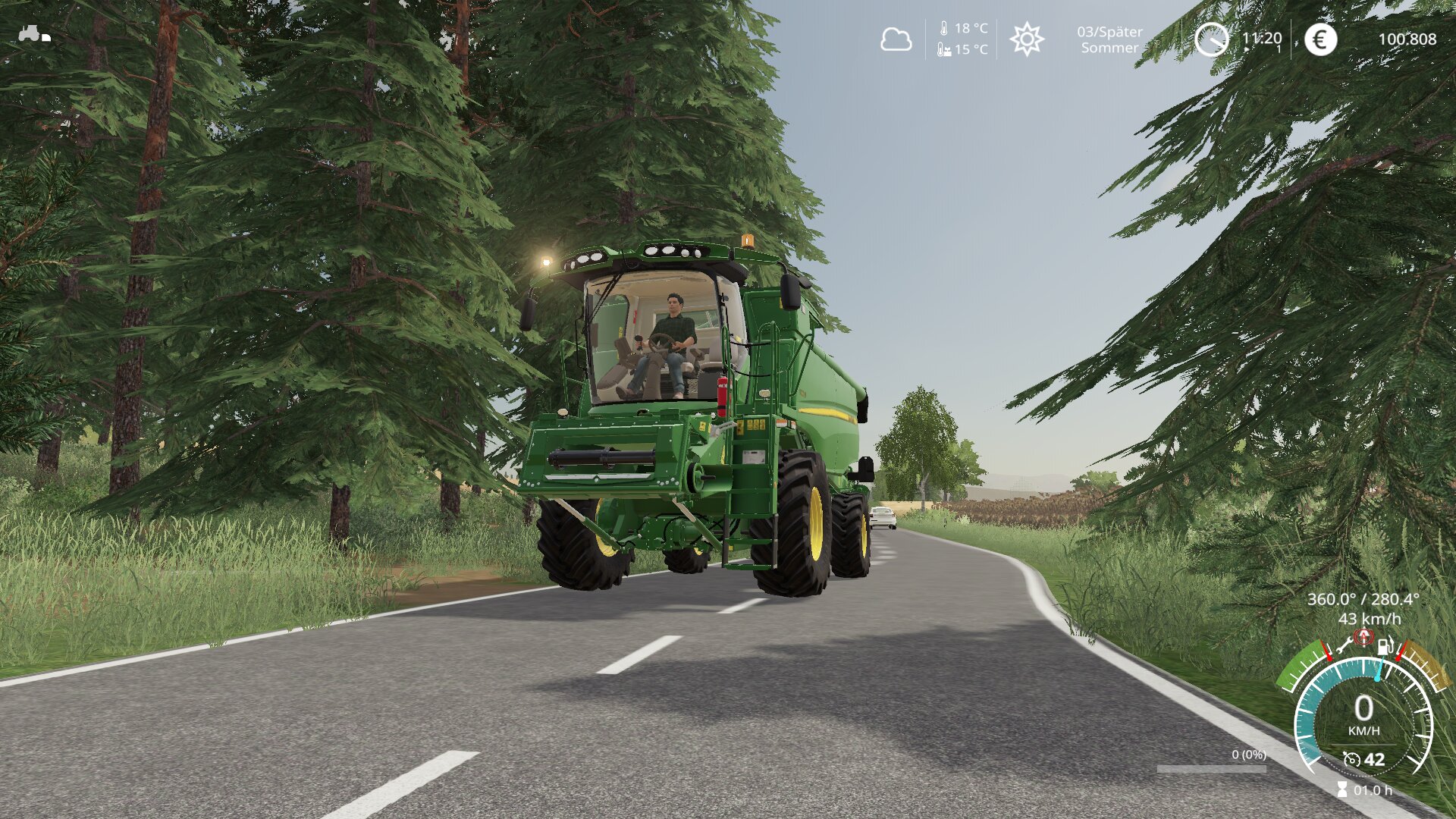Screen dimensions: 1456x819
Task: Click the cruise control icon beside 42
Action: point(1351,759)
